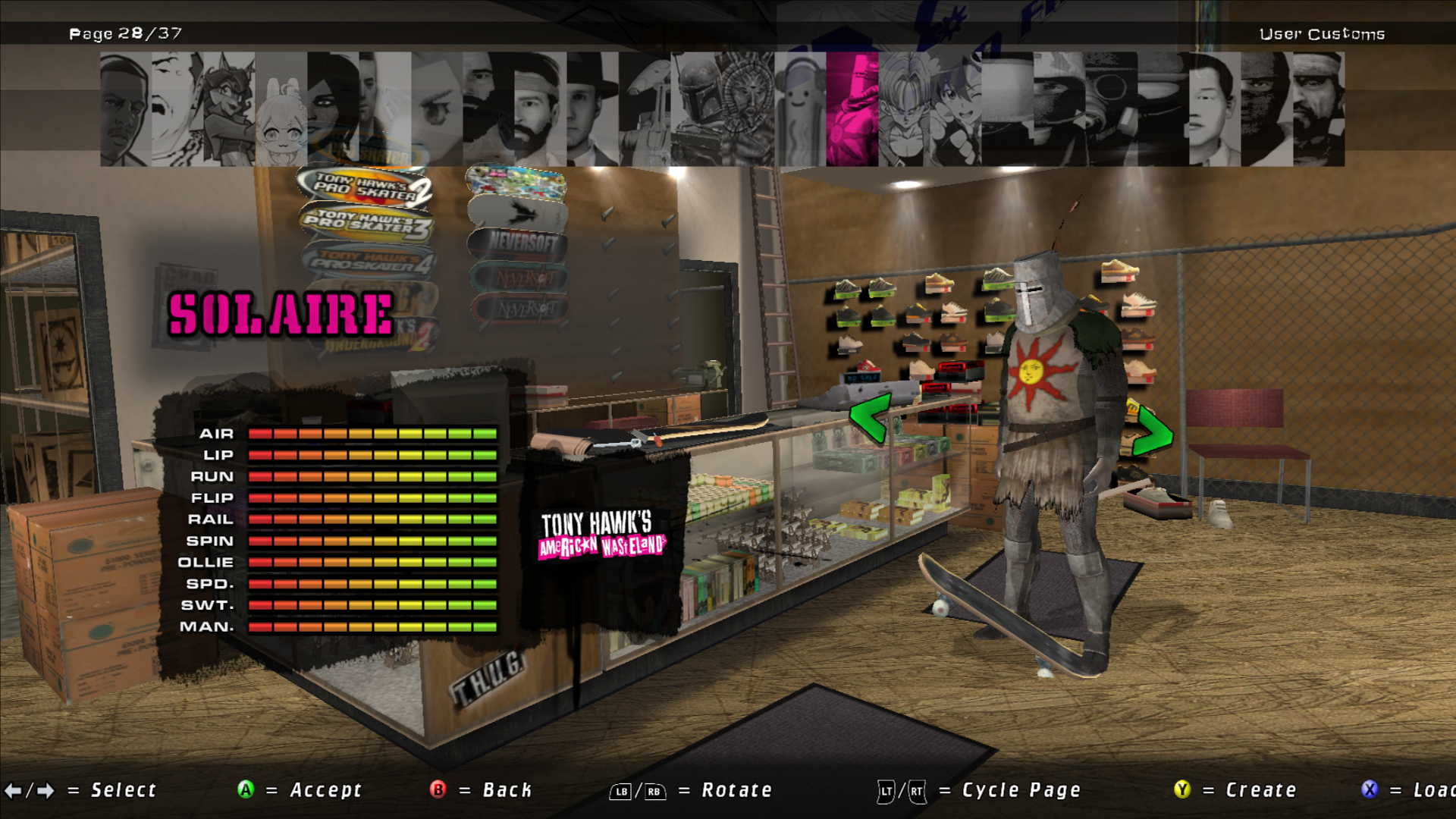Select the ornate tribal mask portrait
1456x819 pixels.
click(x=748, y=109)
